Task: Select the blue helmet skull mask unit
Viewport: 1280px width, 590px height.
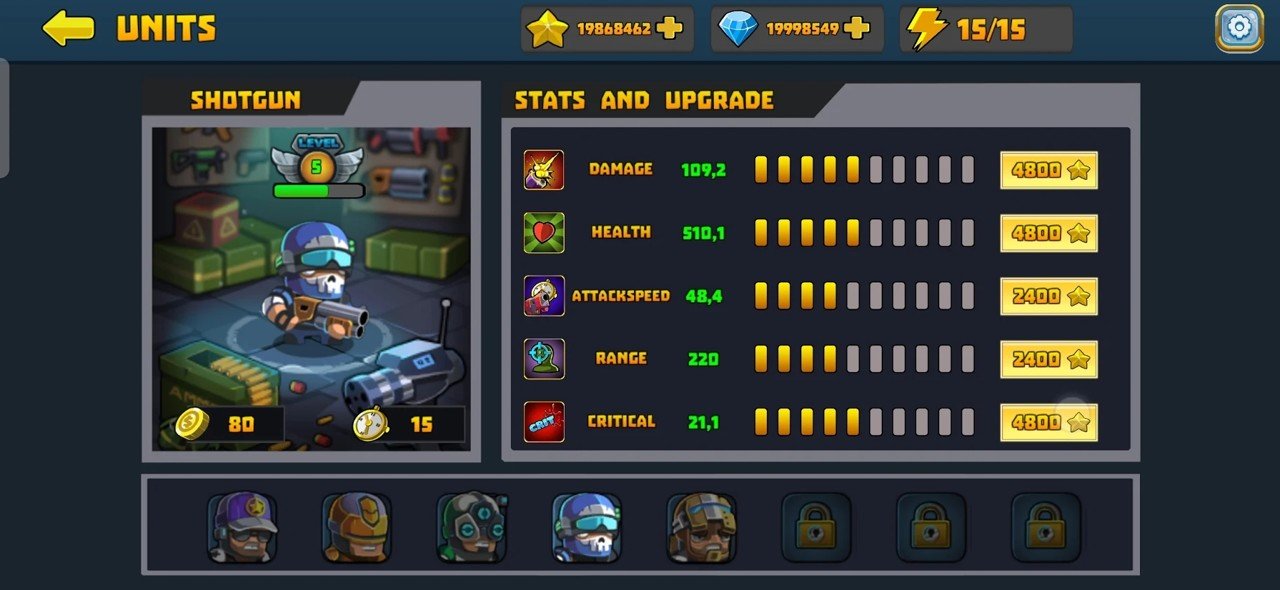Action: point(587,526)
